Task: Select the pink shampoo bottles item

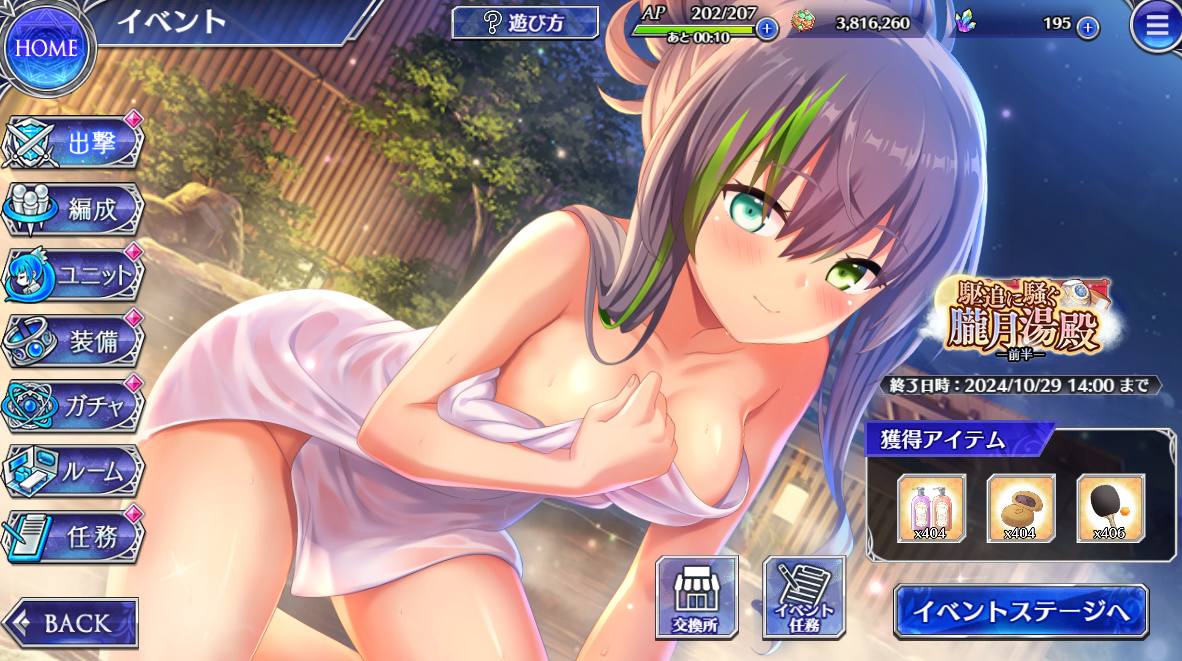Action: [931, 508]
